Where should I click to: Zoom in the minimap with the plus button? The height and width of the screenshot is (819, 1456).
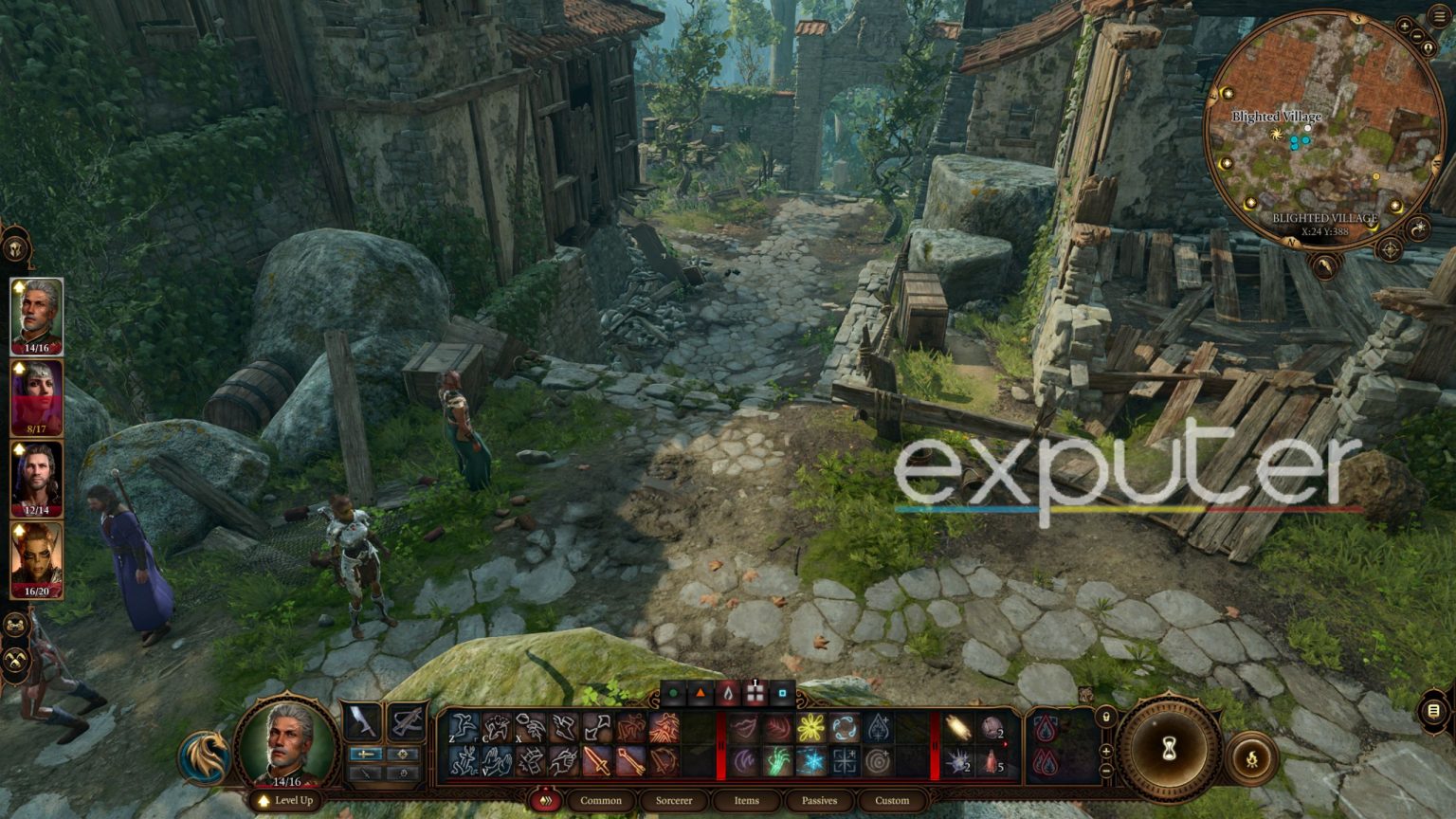coord(1405,26)
